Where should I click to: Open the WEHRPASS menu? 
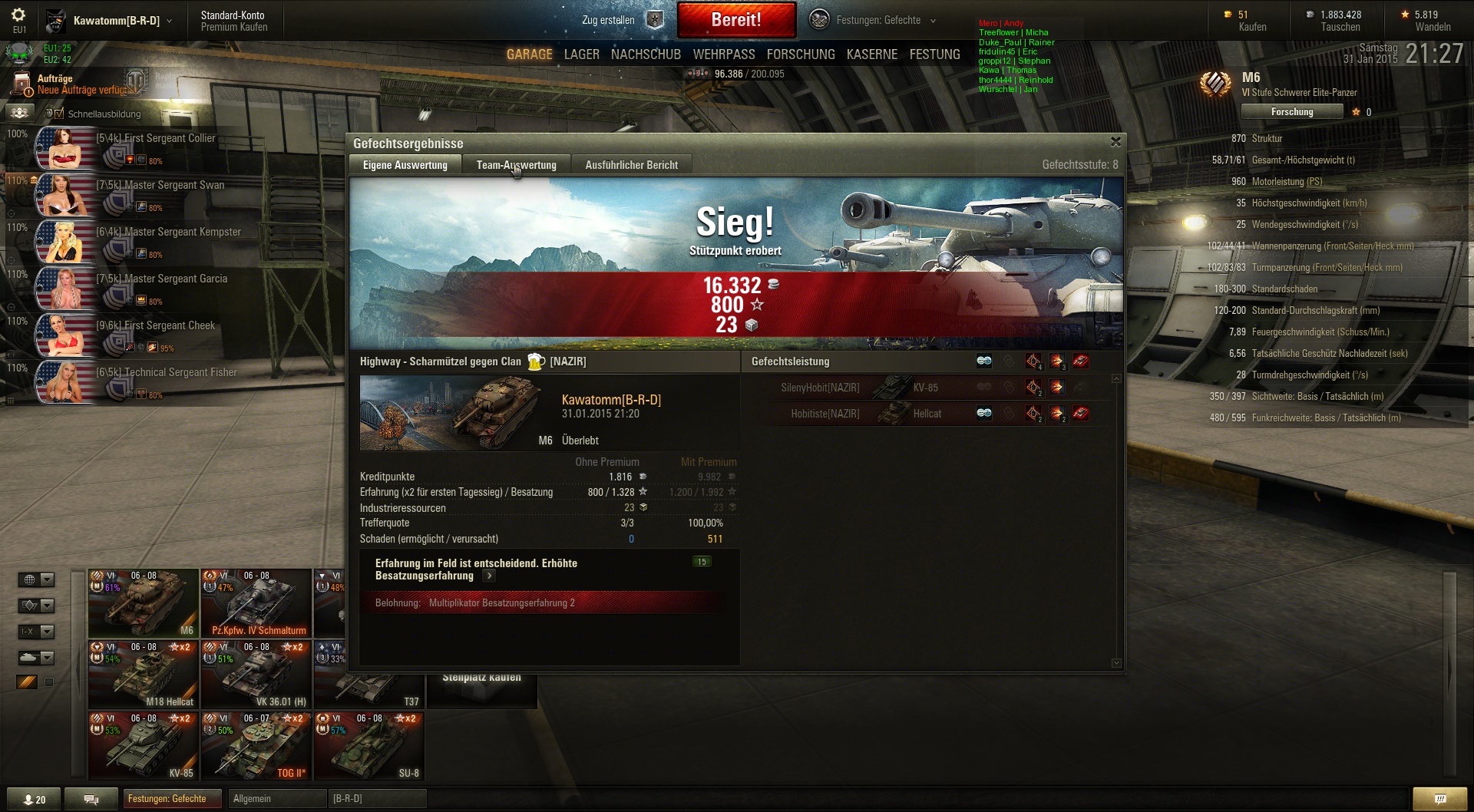723,54
